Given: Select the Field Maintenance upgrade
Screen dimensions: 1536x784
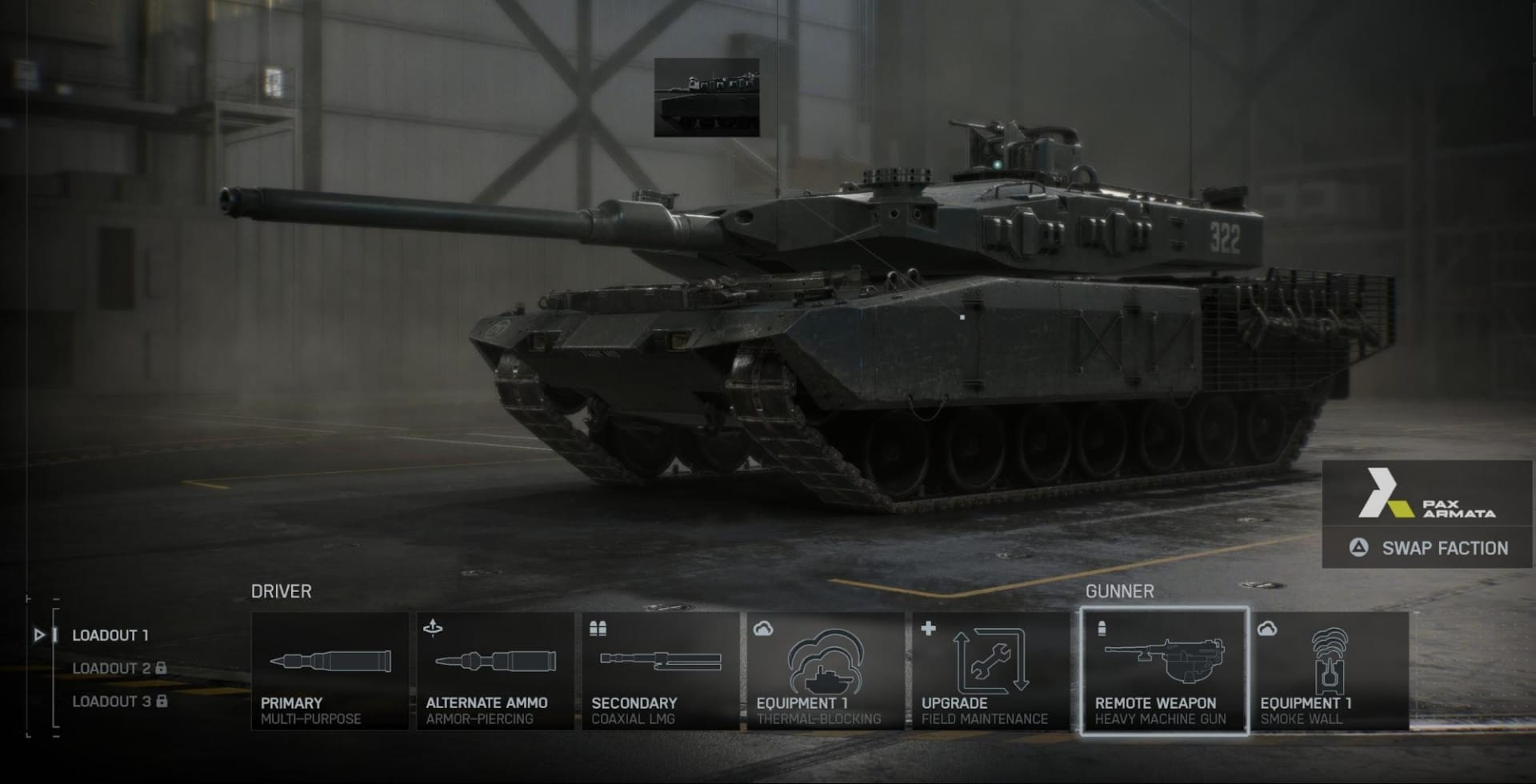Looking at the screenshot, I should point(990,672).
